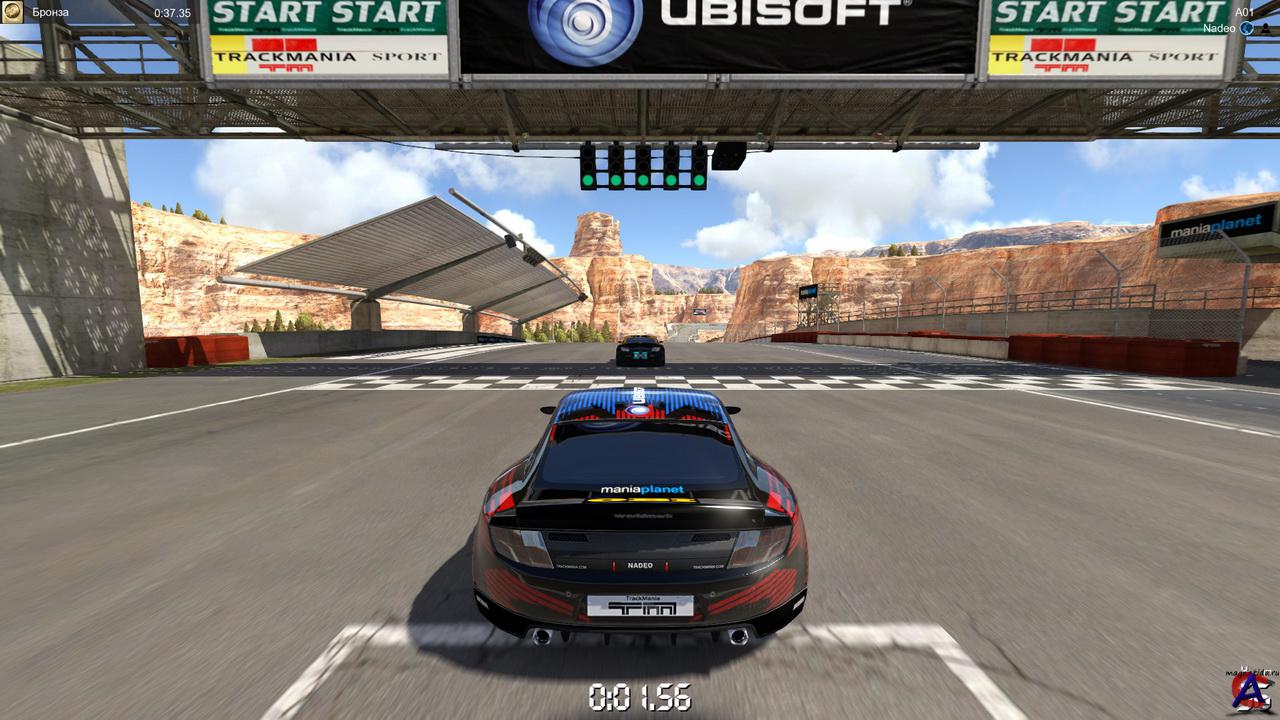1280x720 pixels.
Task: Click the bronze medal icon
Action: [x=12, y=13]
